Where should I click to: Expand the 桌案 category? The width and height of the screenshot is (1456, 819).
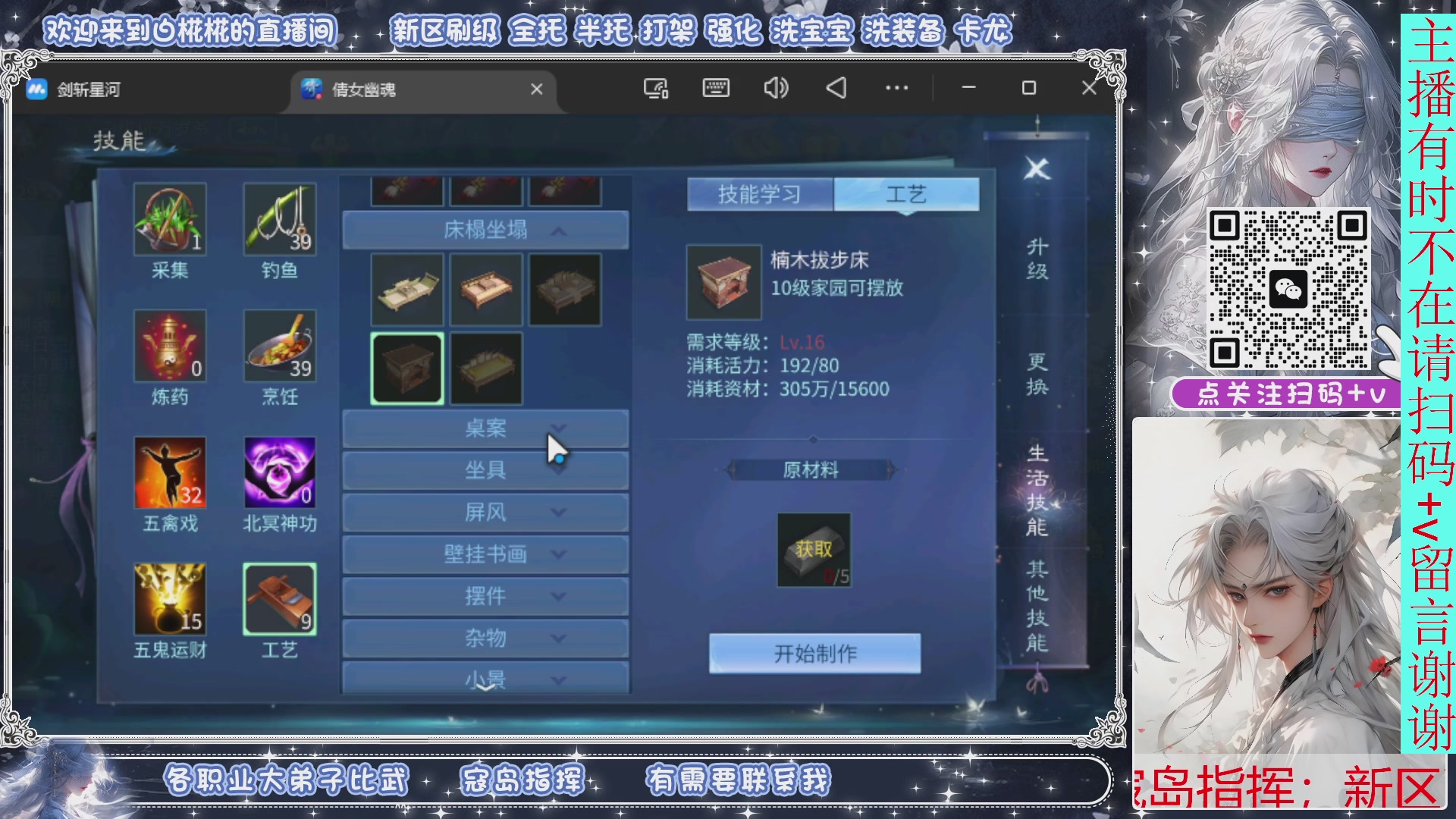[485, 428]
